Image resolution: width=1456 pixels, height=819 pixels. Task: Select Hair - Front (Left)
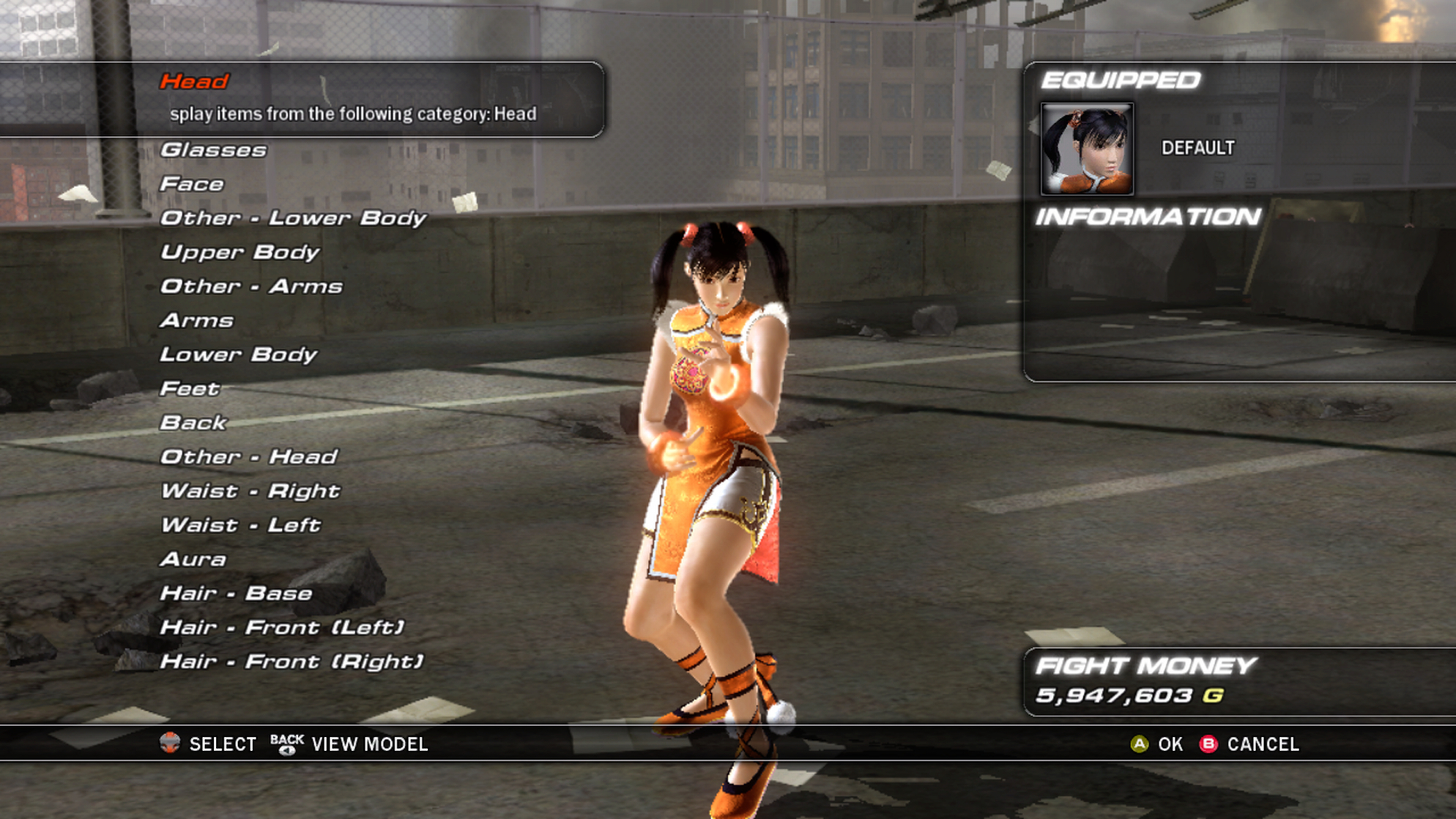click(x=282, y=628)
